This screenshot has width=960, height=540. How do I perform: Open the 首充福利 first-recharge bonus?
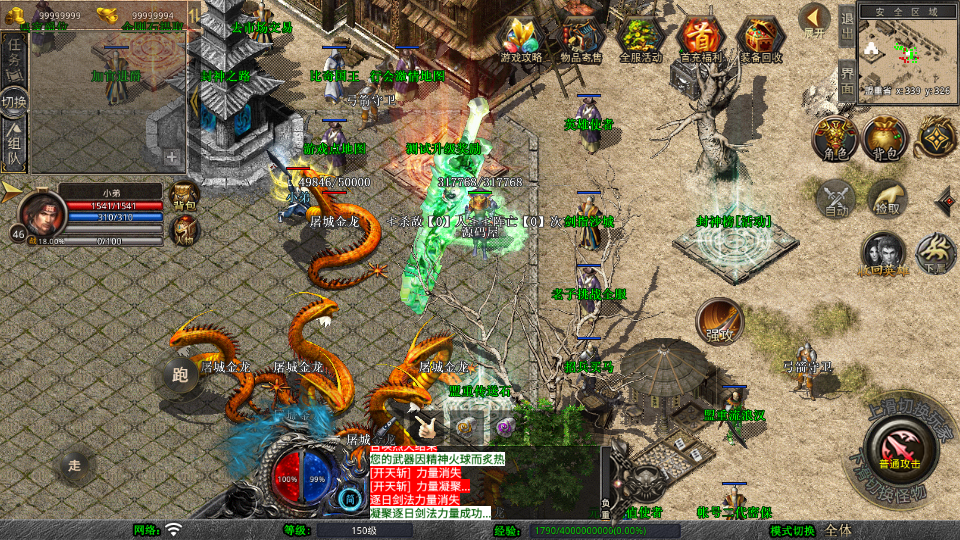click(700, 40)
